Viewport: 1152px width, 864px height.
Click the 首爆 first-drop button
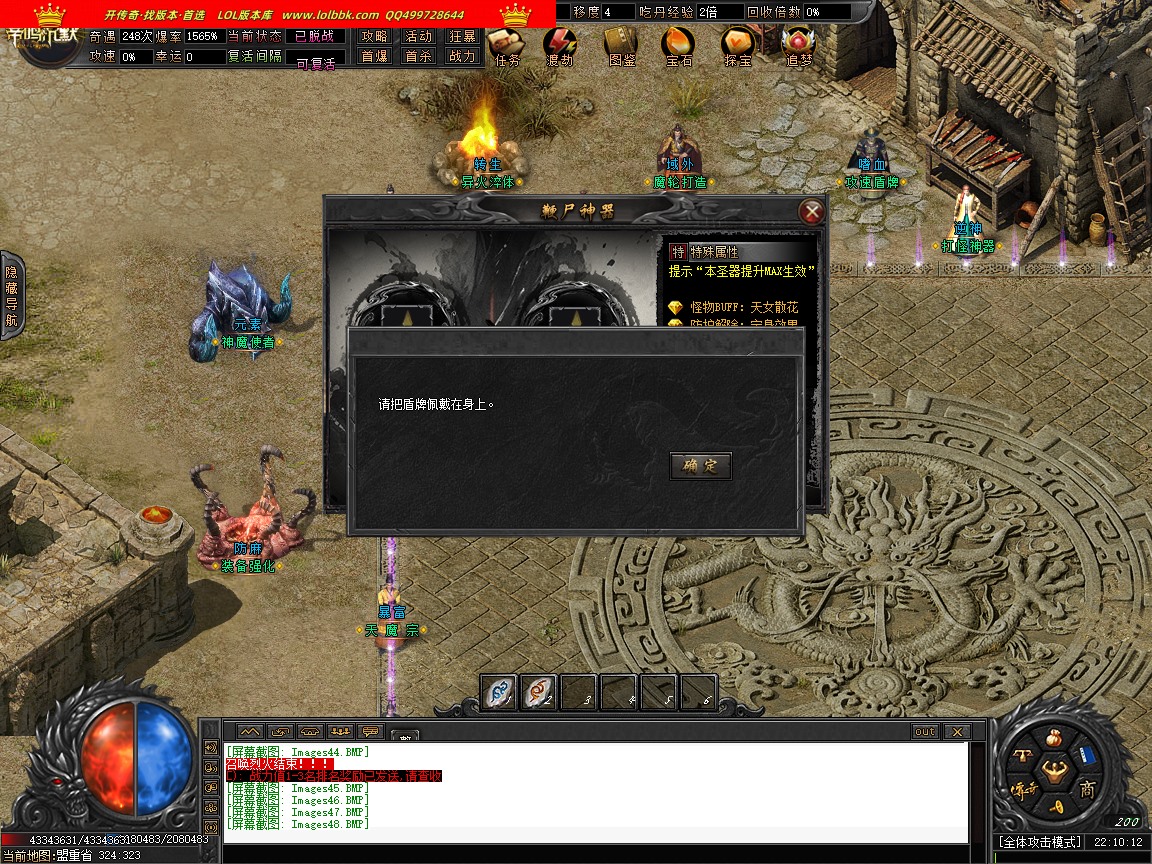pyautogui.click(x=374, y=57)
